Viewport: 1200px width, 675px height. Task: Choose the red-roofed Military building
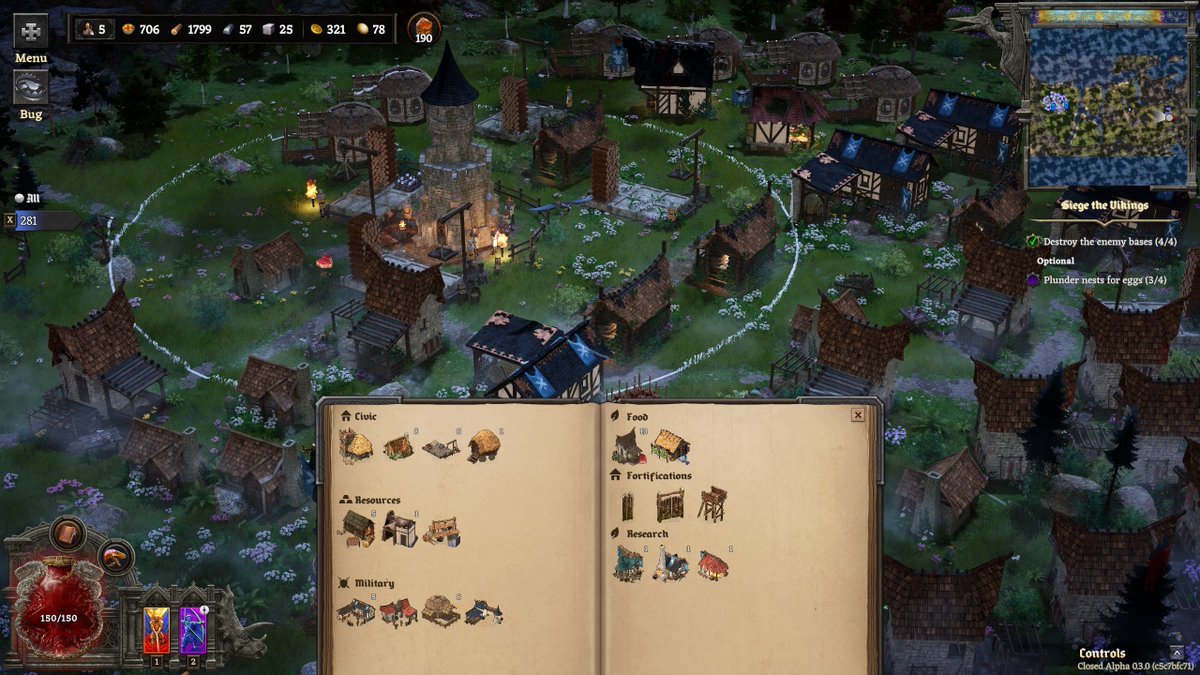(398, 612)
